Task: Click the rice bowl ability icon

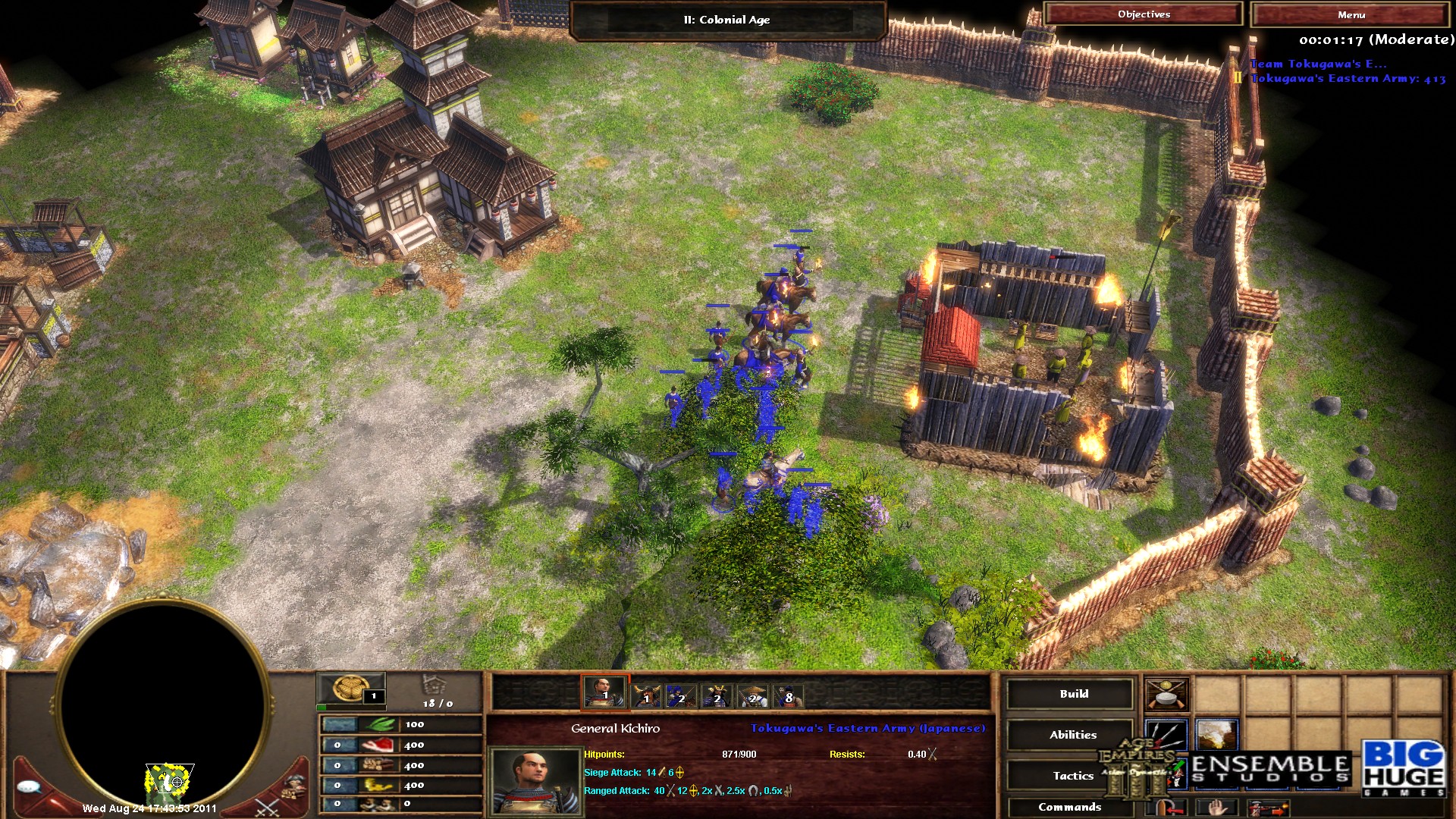Action: [x=1166, y=696]
